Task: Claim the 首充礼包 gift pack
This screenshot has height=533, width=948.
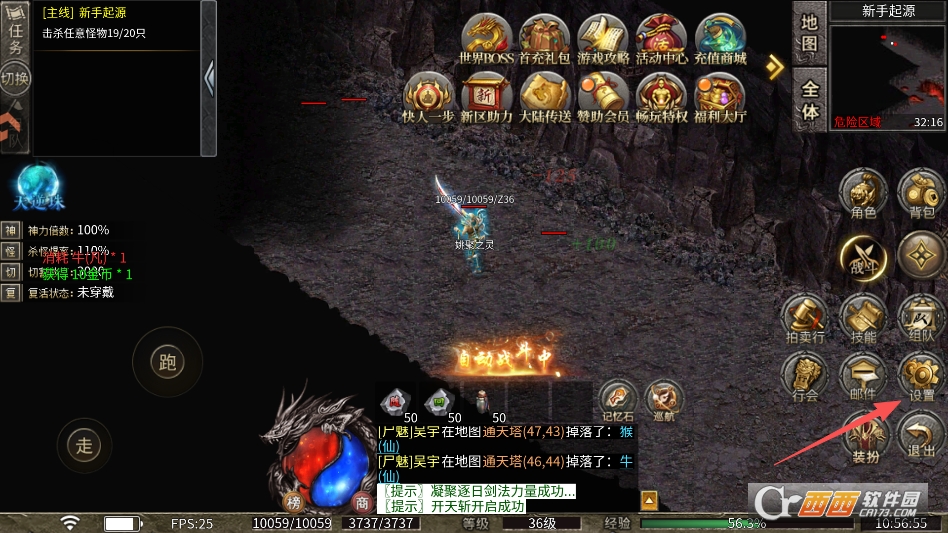Action: coord(545,40)
